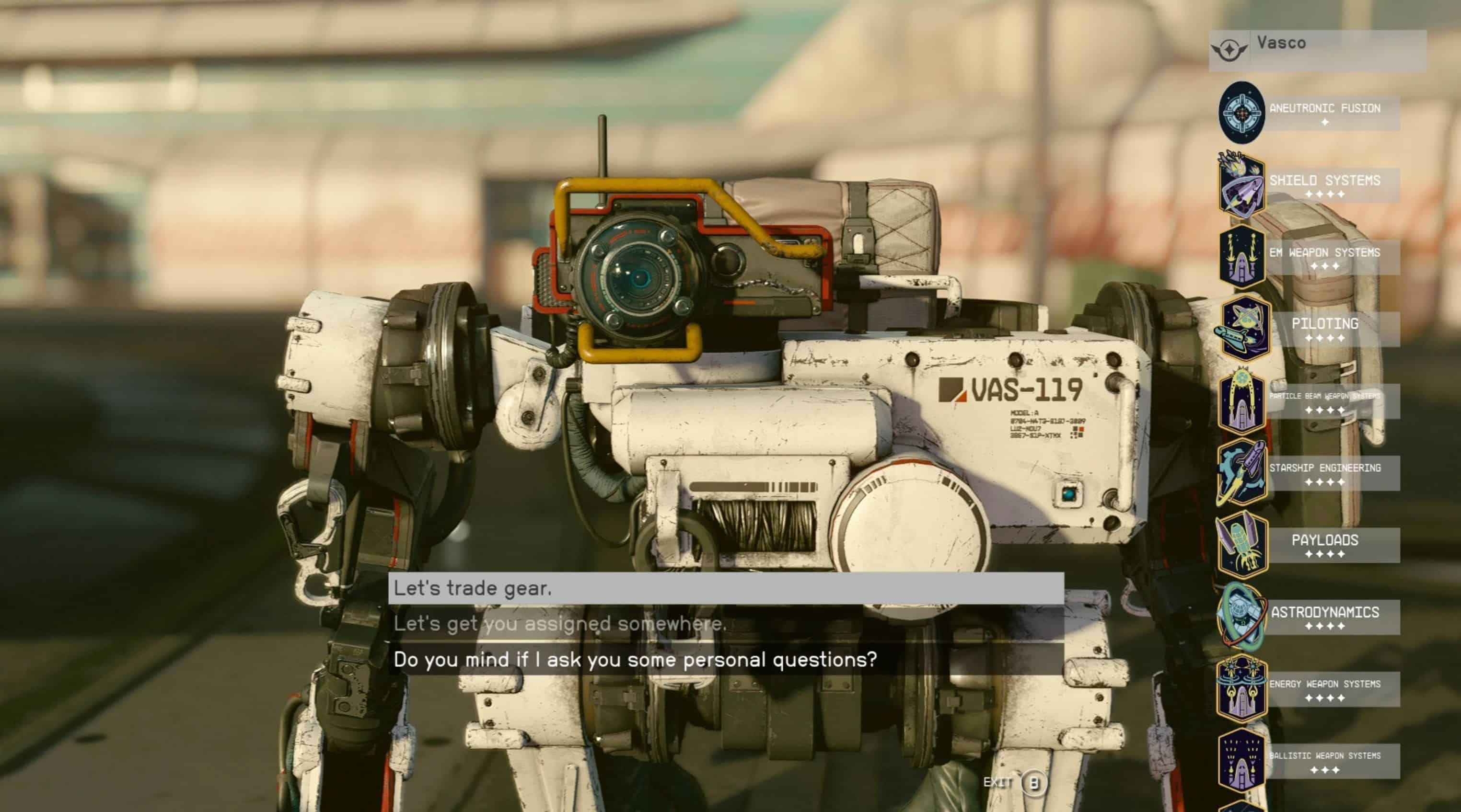
Task: Choose the Particle Beam Weapon Systems skill
Action: pyautogui.click(x=1324, y=400)
